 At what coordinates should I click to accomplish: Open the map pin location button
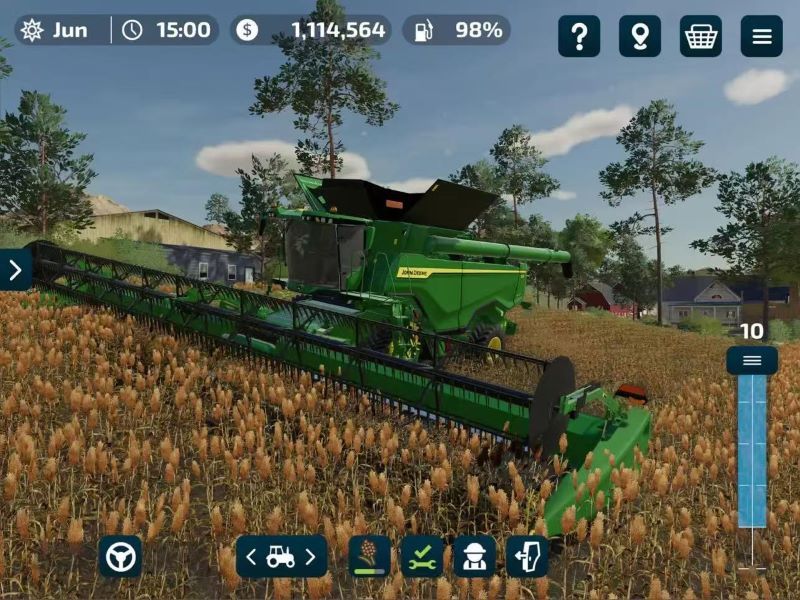pyautogui.click(x=640, y=36)
